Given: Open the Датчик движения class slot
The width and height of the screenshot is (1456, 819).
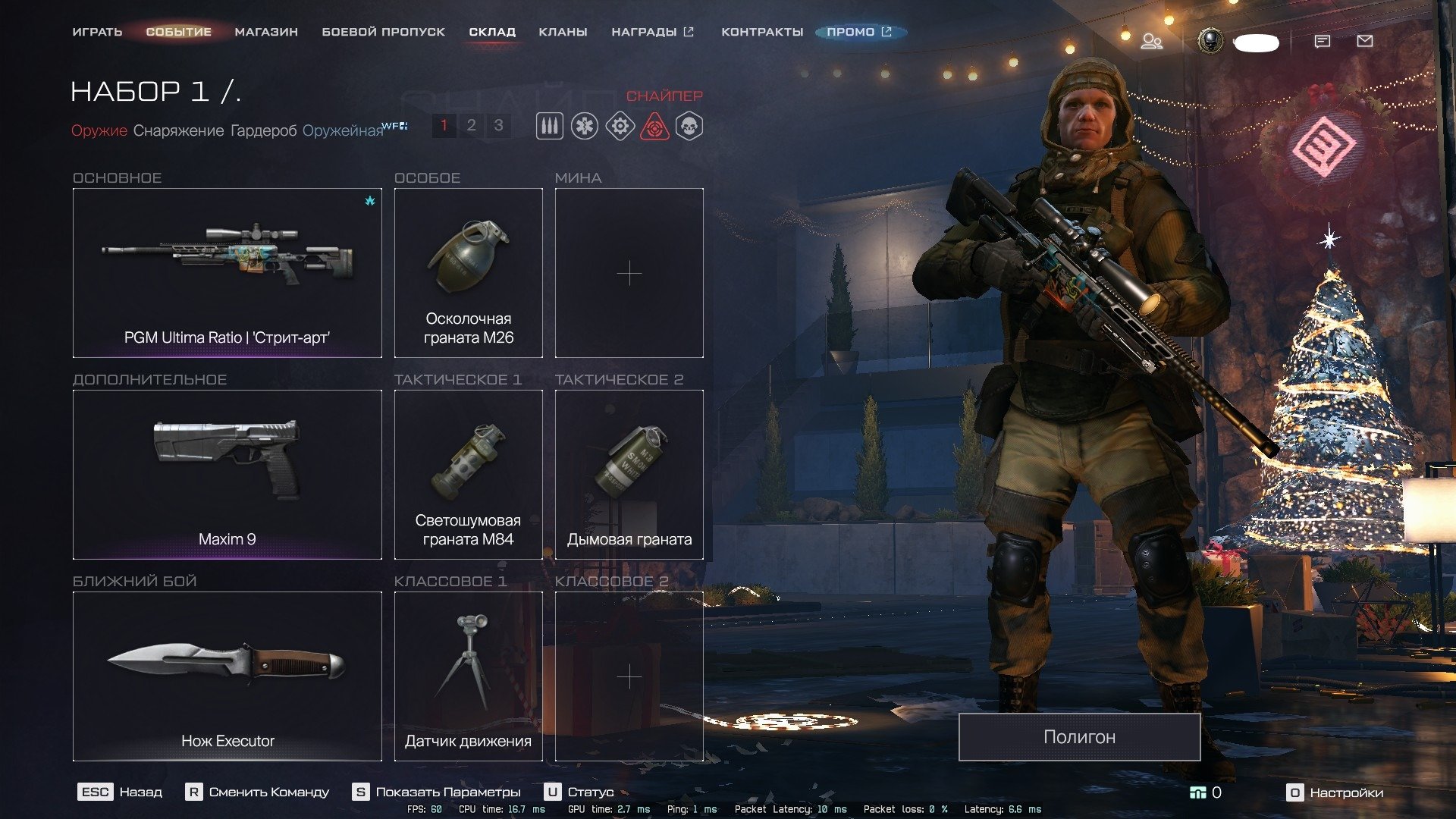Looking at the screenshot, I should coord(469,676).
